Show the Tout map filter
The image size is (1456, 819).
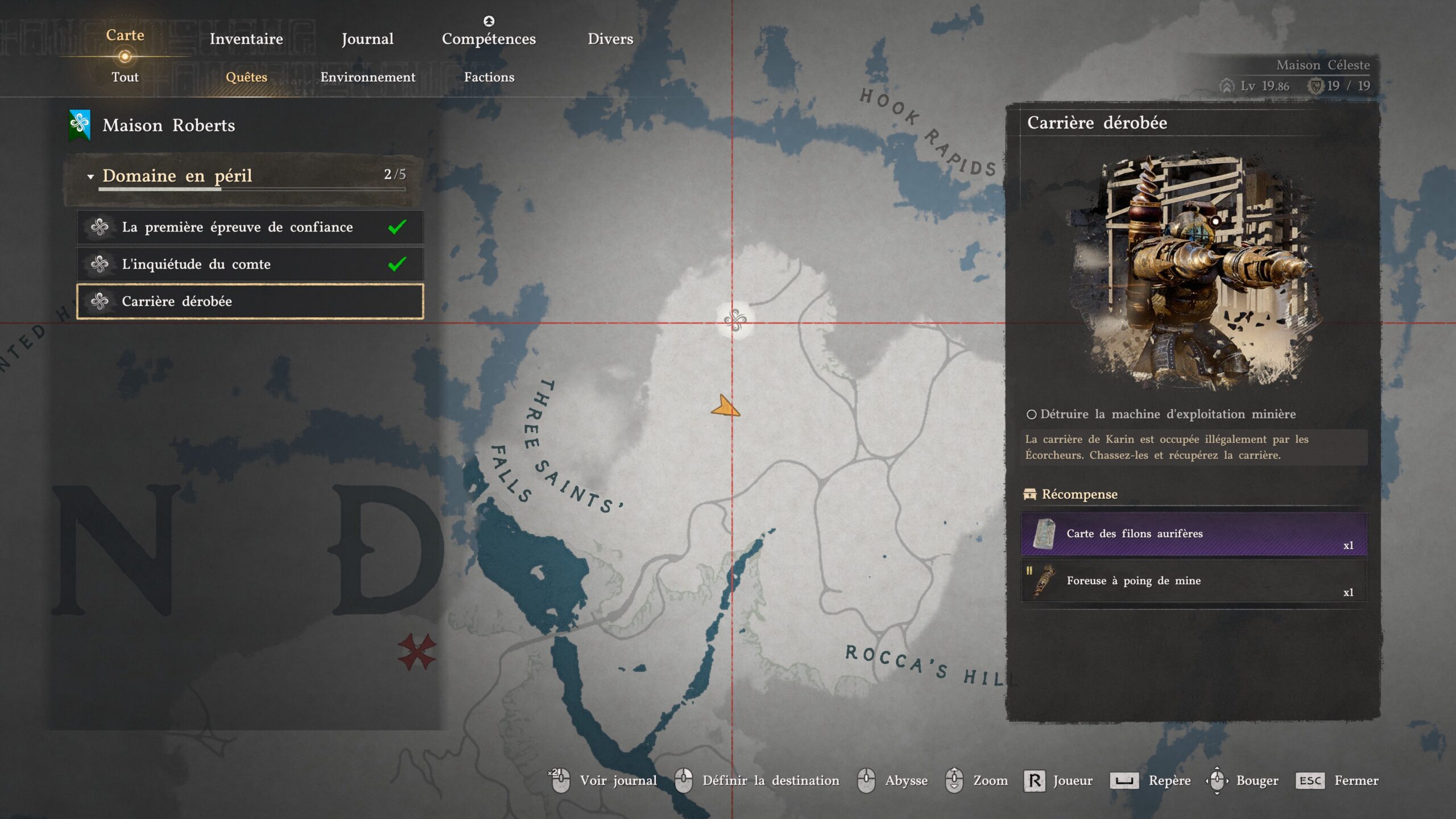pos(125,77)
